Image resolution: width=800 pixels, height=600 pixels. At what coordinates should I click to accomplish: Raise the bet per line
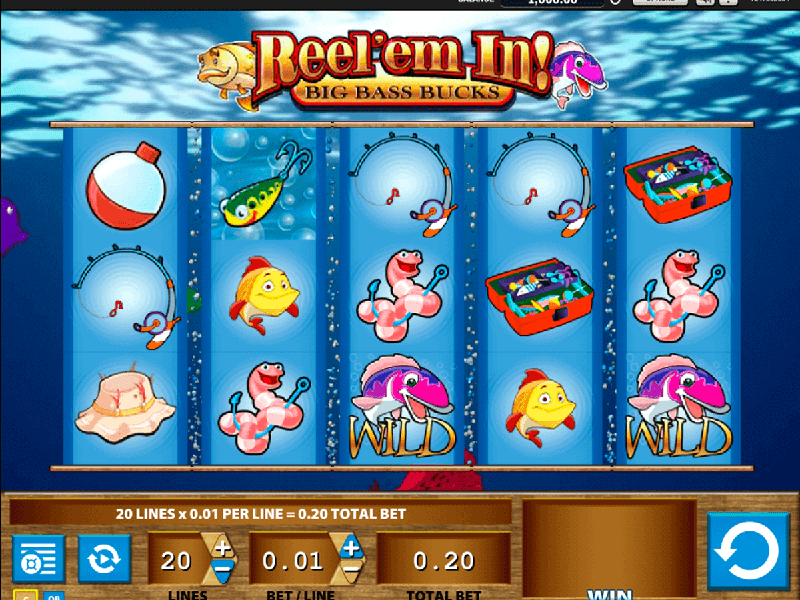coord(351,548)
